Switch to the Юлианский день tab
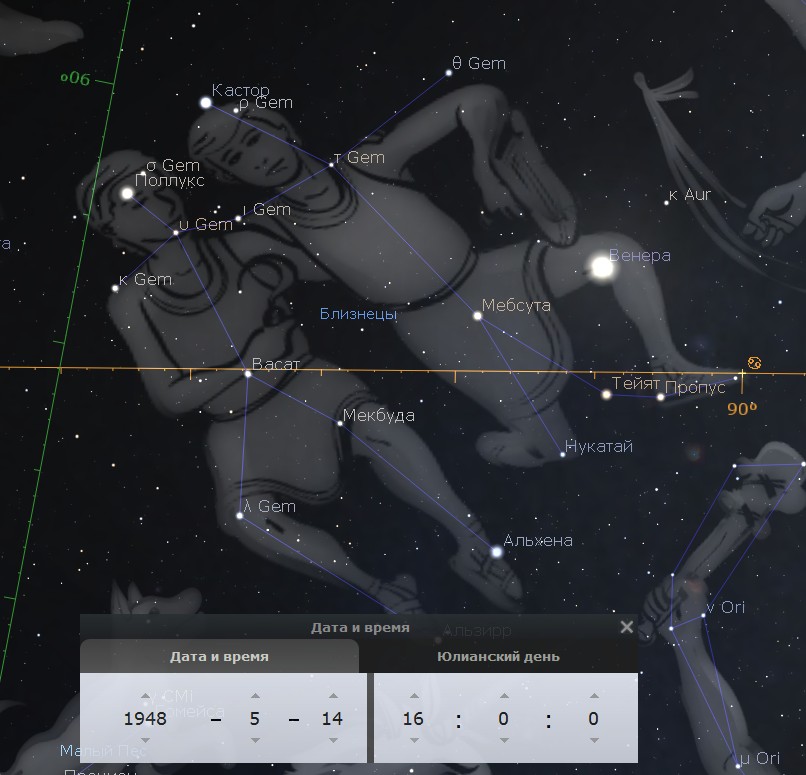This screenshot has height=775, width=806. coord(498,657)
